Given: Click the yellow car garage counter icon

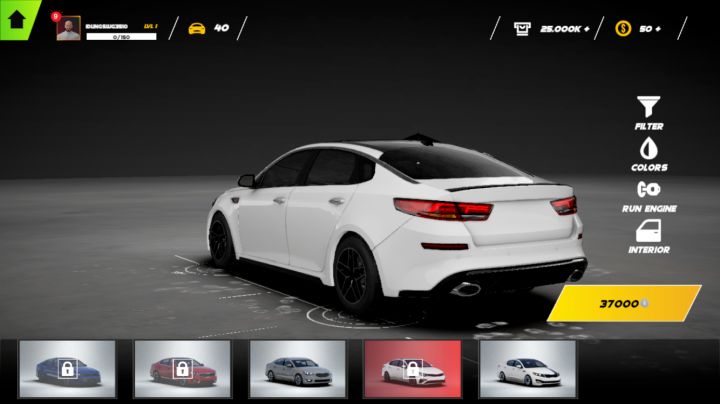Looking at the screenshot, I should click(x=197, y=28).
